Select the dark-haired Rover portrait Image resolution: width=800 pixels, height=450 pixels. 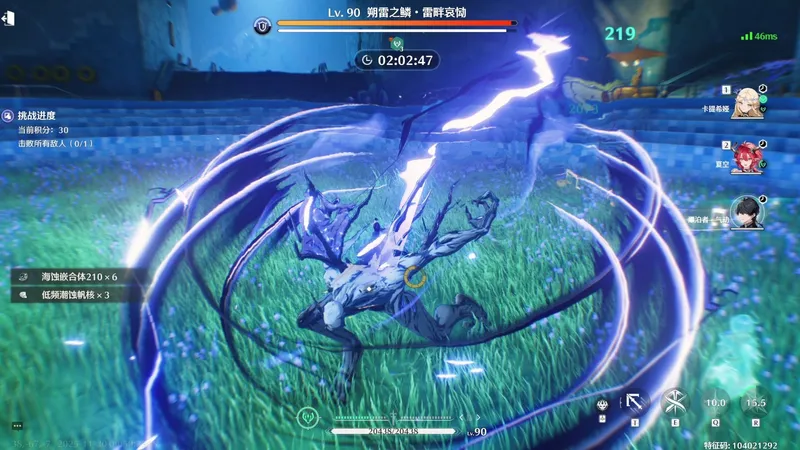746,211
